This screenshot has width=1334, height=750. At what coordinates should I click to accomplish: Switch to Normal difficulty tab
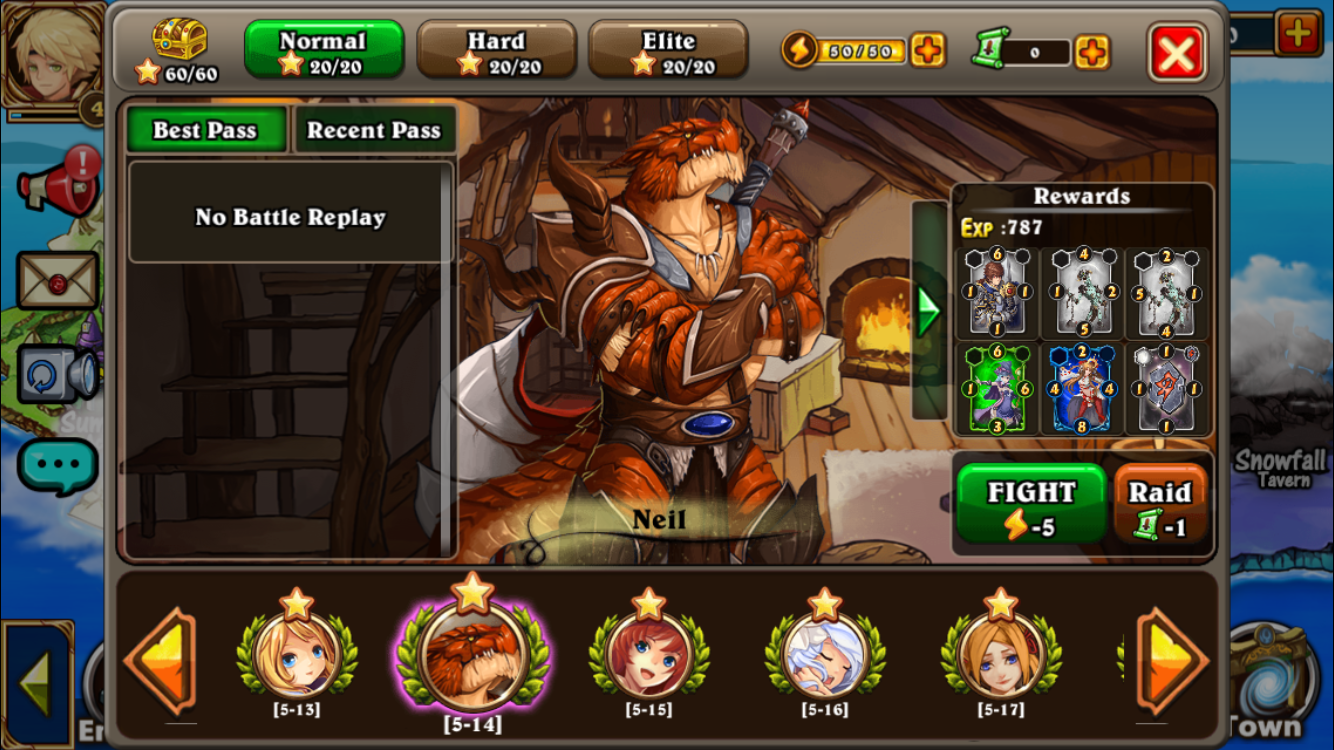click(x=323, y=50)
